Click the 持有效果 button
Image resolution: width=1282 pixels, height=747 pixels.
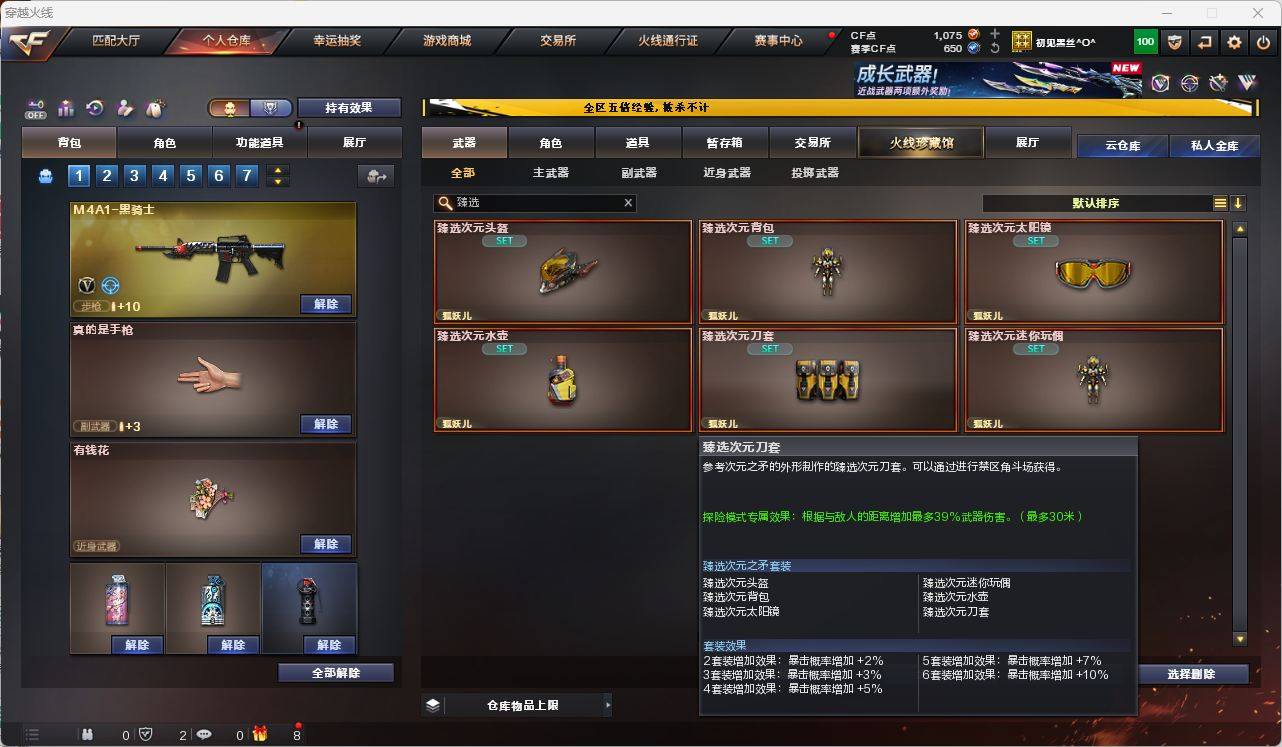349,107
